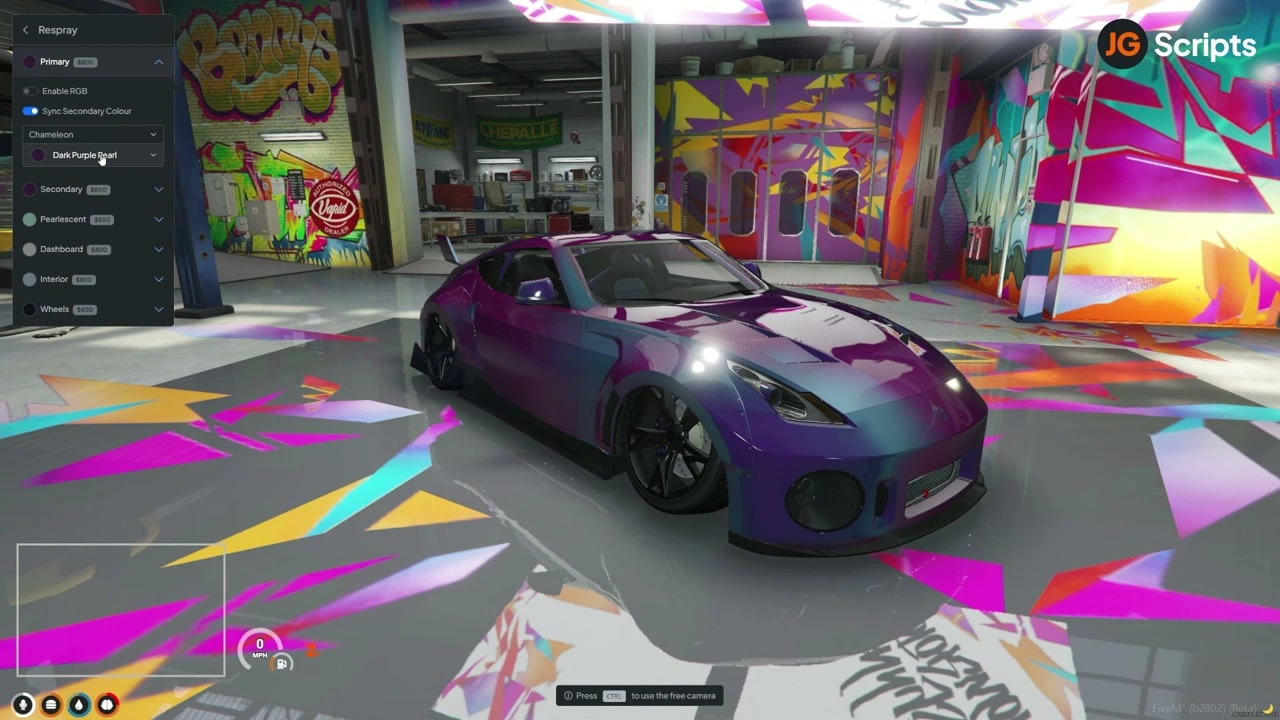
Task: Select the burger hunger status icon
Action: point(50,705)
